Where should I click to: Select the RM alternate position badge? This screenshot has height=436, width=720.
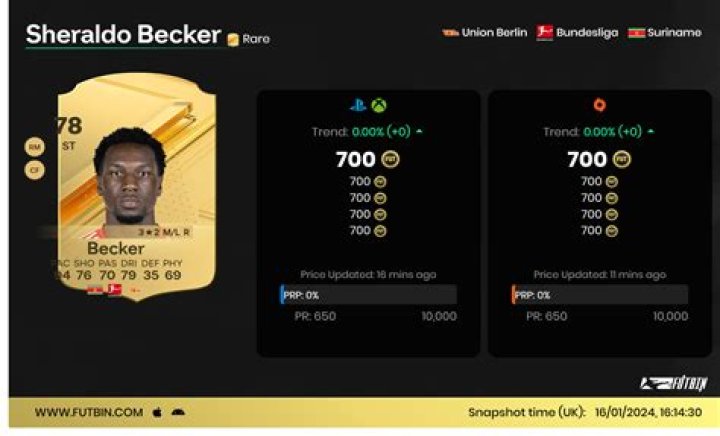(34, 147)
